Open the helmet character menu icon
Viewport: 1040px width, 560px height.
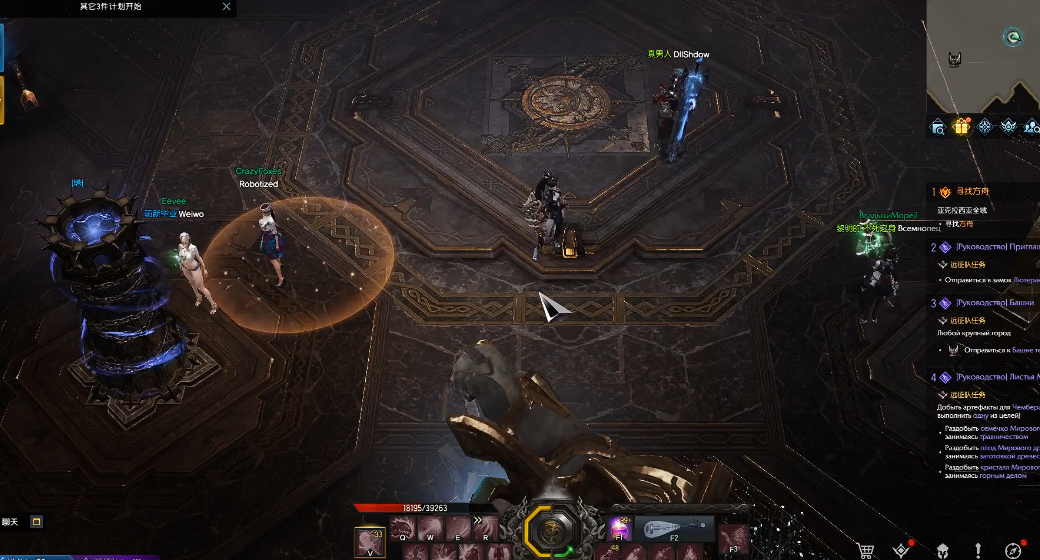click(x=941, y=549)
